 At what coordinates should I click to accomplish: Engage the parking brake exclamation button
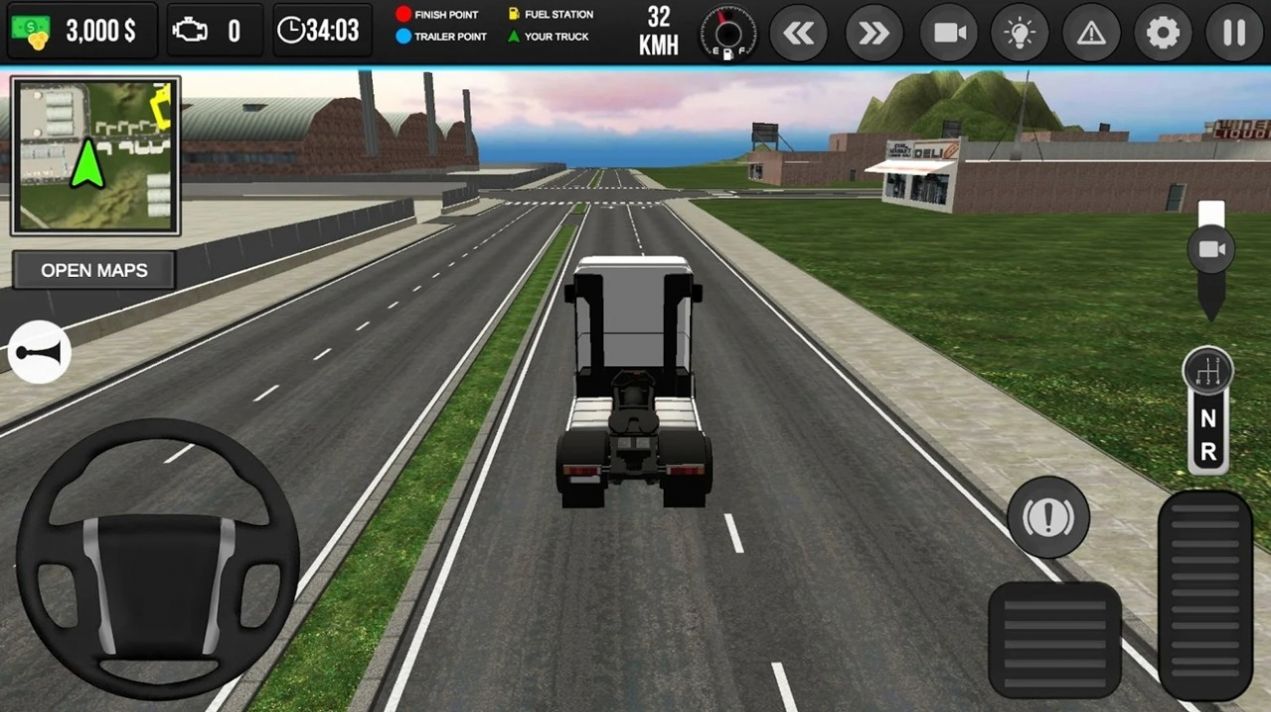coord(1048,517)
